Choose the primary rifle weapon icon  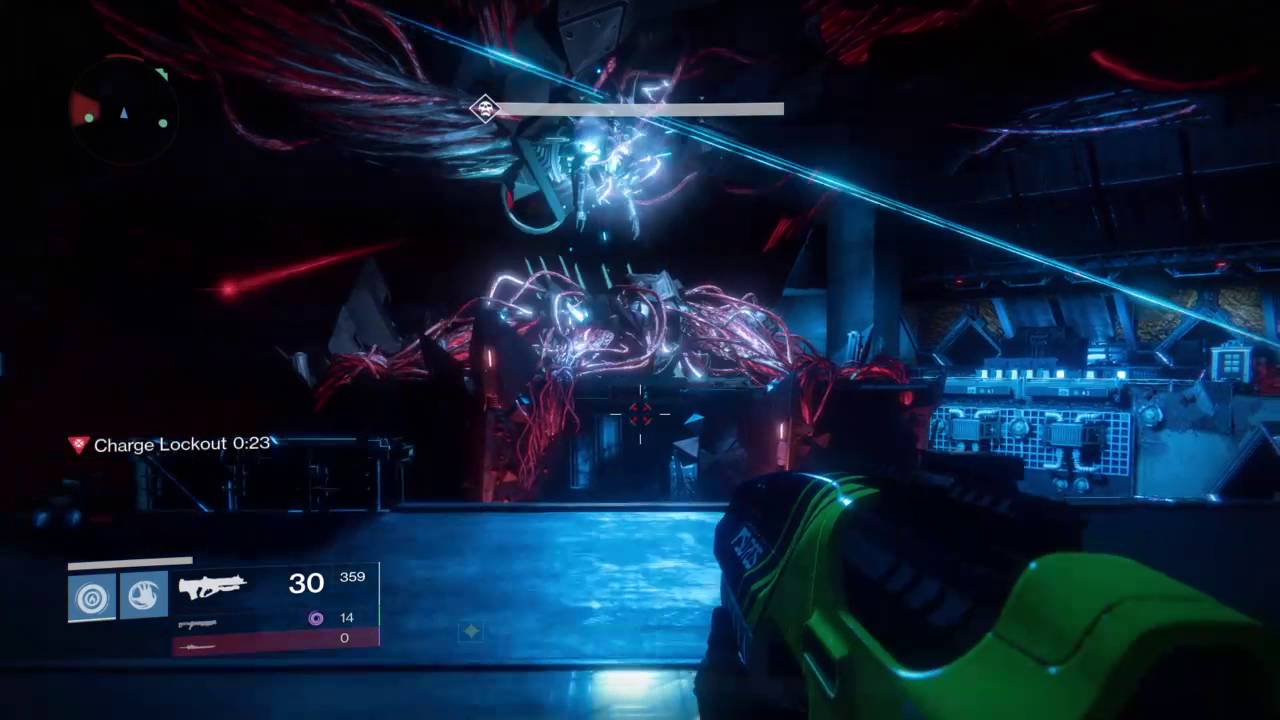pos(212,586)
